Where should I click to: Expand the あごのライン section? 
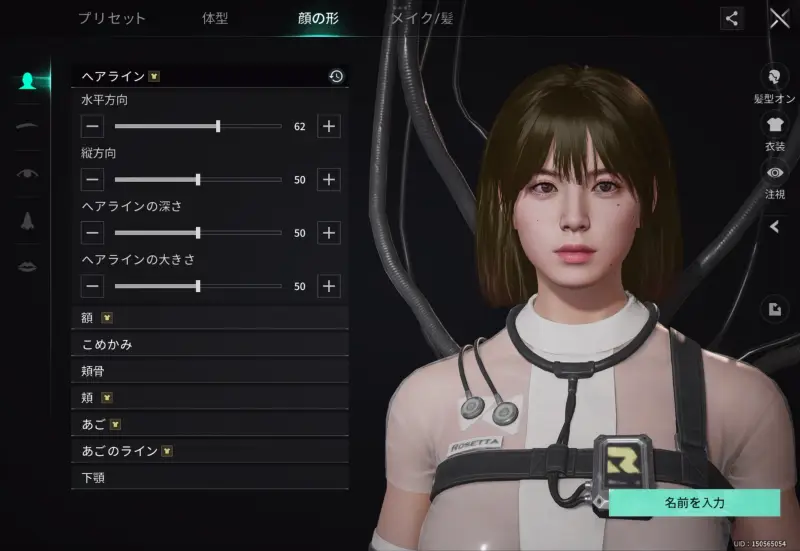click(210, 451)
